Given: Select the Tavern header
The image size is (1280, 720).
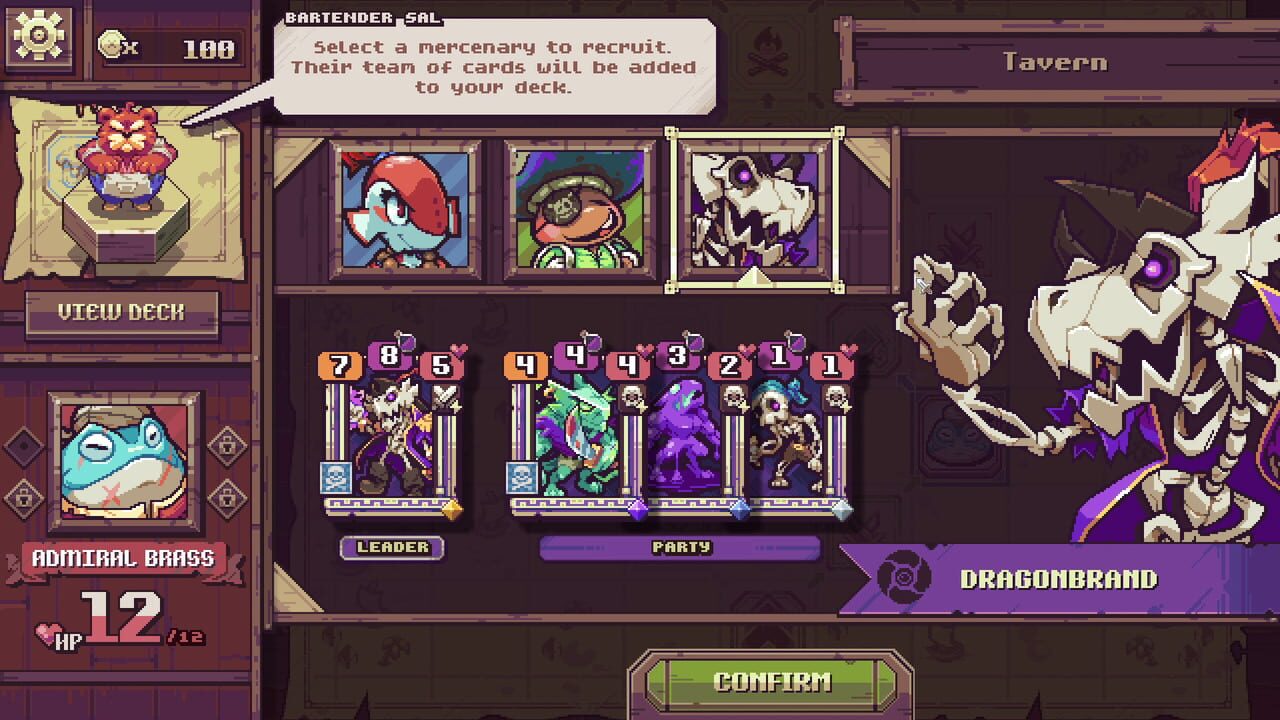Looking at the screenshot, I should pyautogui.click(x=1055, y=62).
